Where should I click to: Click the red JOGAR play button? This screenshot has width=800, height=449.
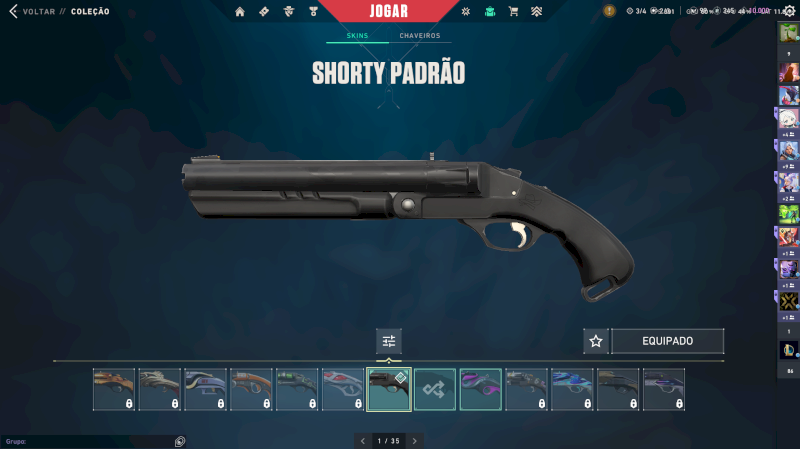388,11
